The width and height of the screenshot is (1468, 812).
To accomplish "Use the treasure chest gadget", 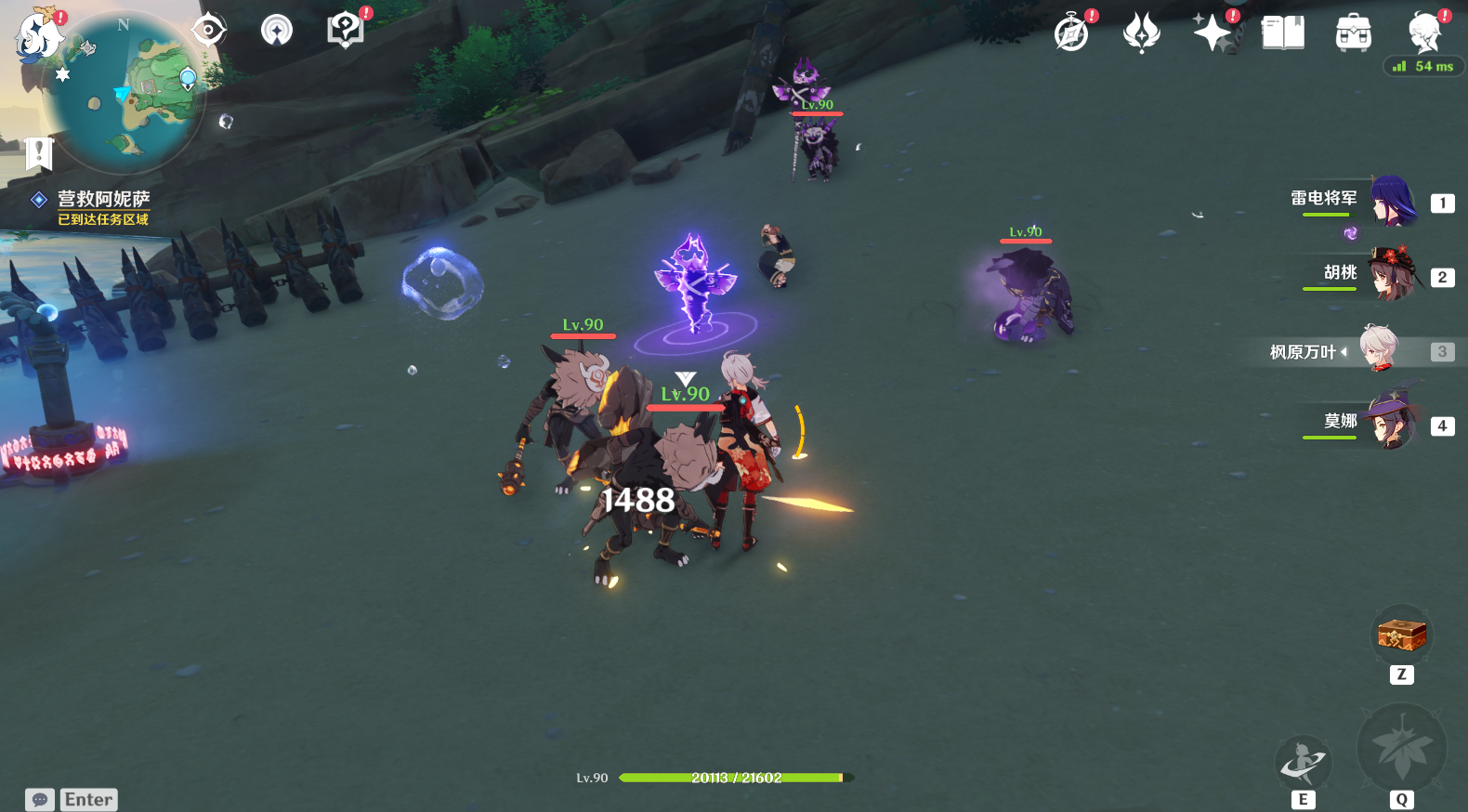I will (1401, 635).
